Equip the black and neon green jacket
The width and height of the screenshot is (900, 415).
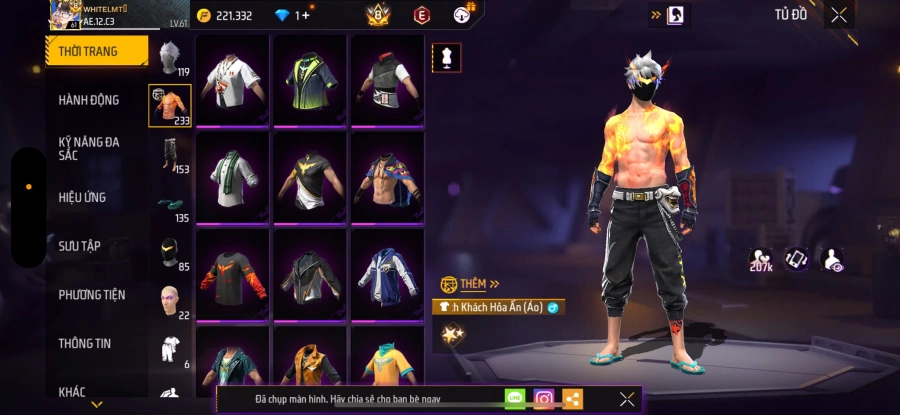(310, 80)
